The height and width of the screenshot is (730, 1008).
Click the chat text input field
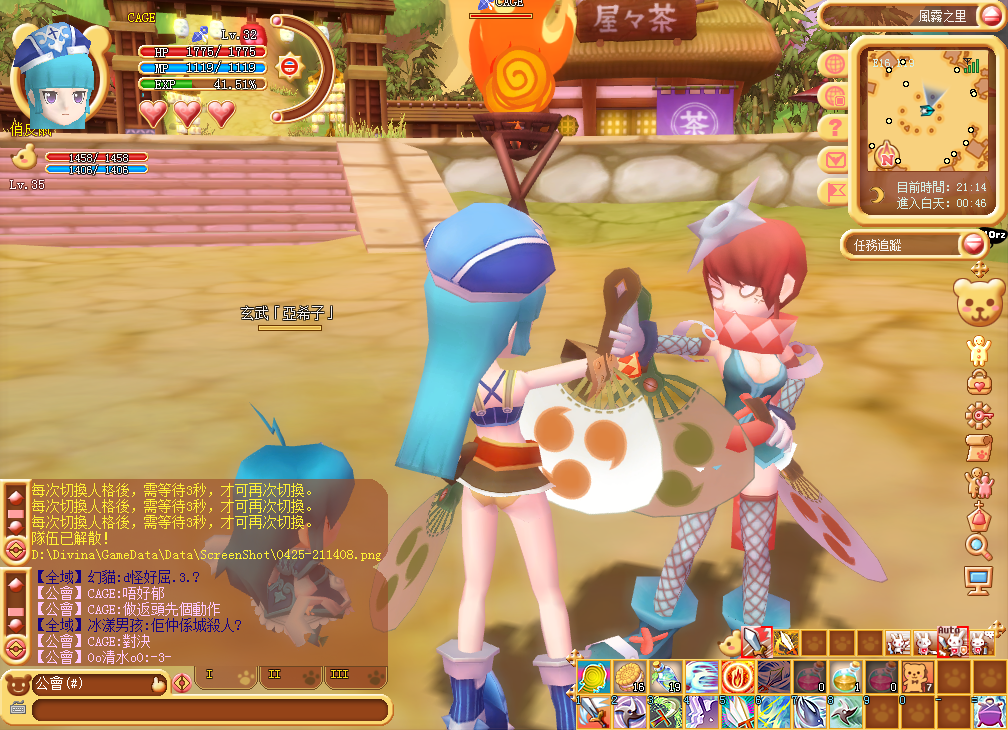(210, 710)
